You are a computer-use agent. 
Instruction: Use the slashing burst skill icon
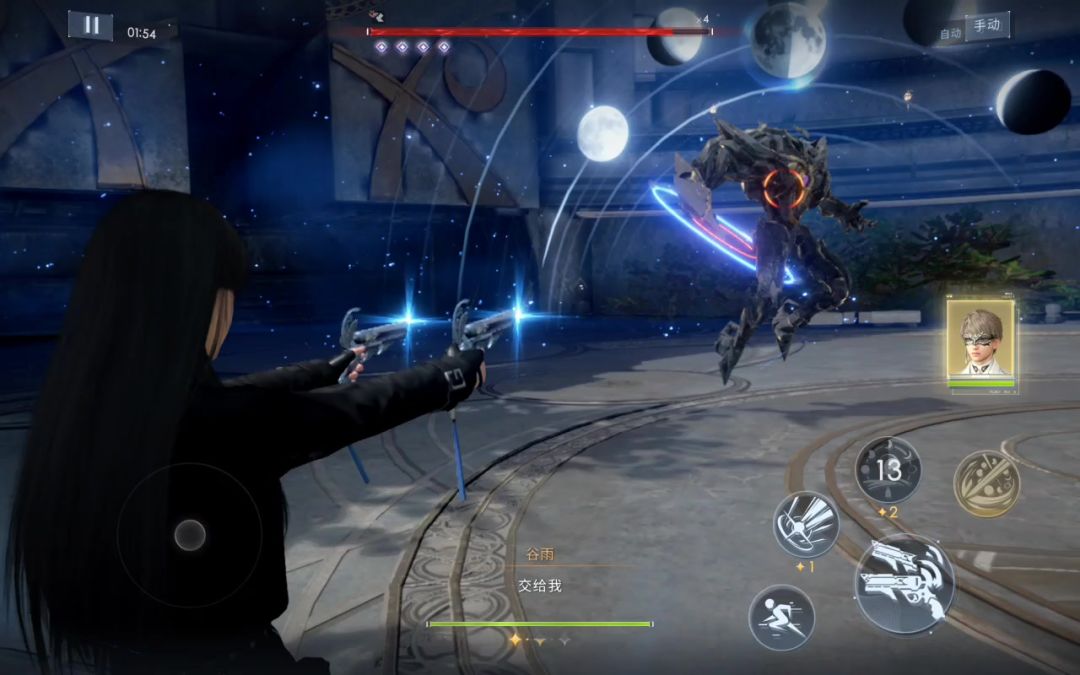click(806, 524)
